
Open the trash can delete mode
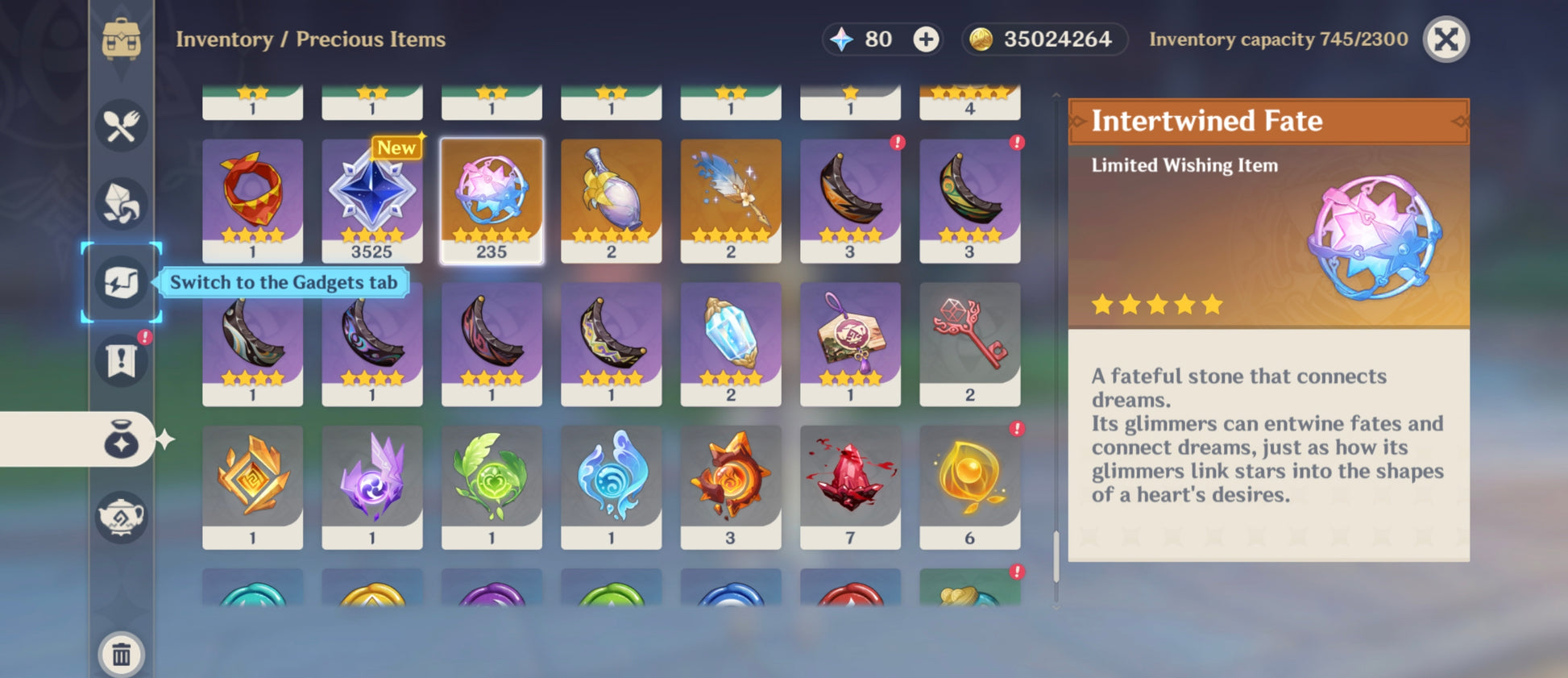click(121, 653)
